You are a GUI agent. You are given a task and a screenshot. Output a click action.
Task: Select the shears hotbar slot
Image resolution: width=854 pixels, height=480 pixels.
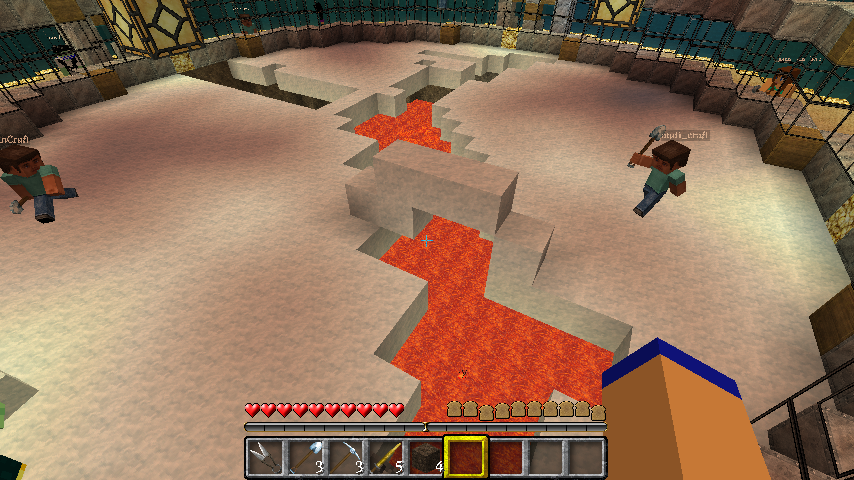265,457
